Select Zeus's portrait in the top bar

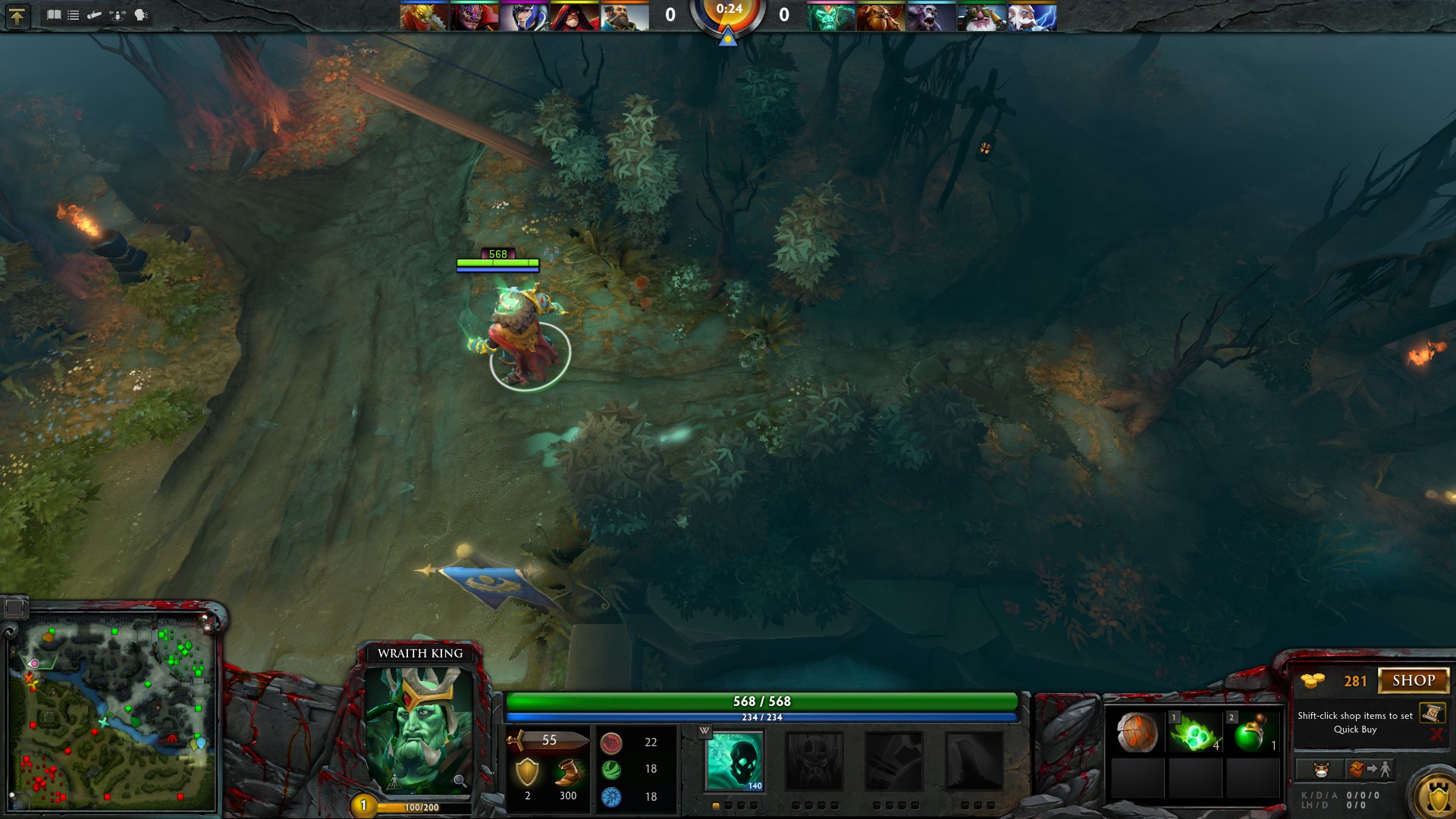click(x=1033, y=17)
